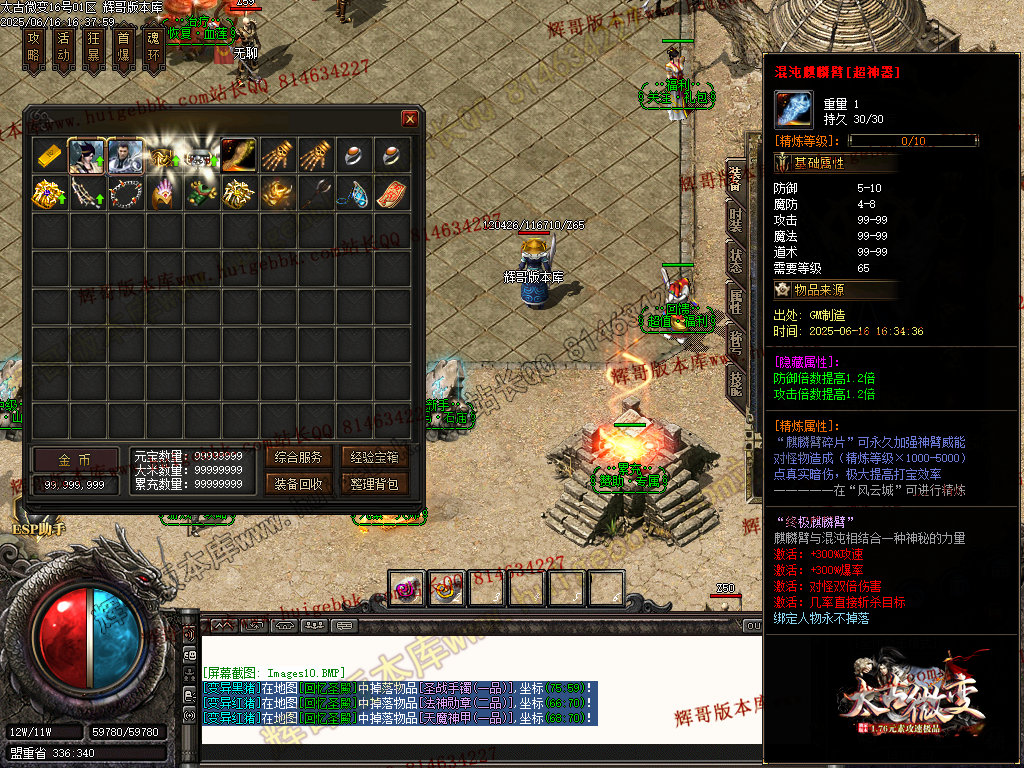1024x768 pixels.
Task: Open the 狂暴 berserk banner
Action: pos(93,47)
